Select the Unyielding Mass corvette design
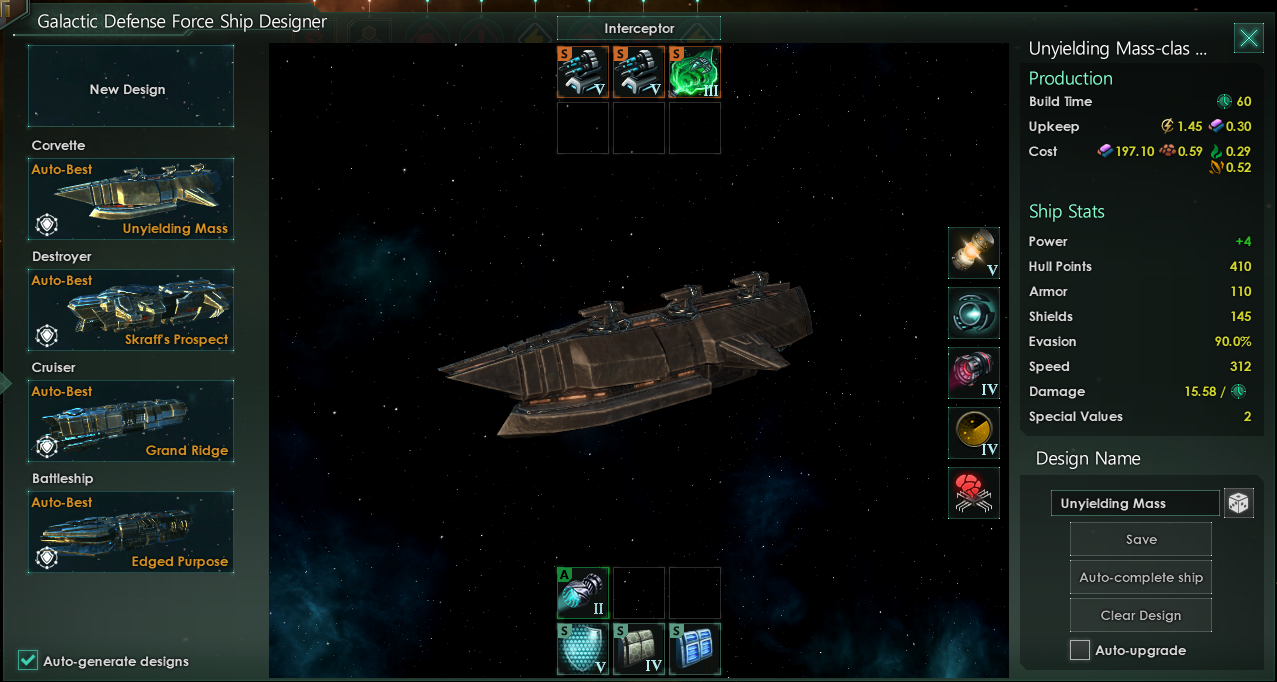Image resolution: width=1277 pixels, height=682 pixels. pos(131,198)
